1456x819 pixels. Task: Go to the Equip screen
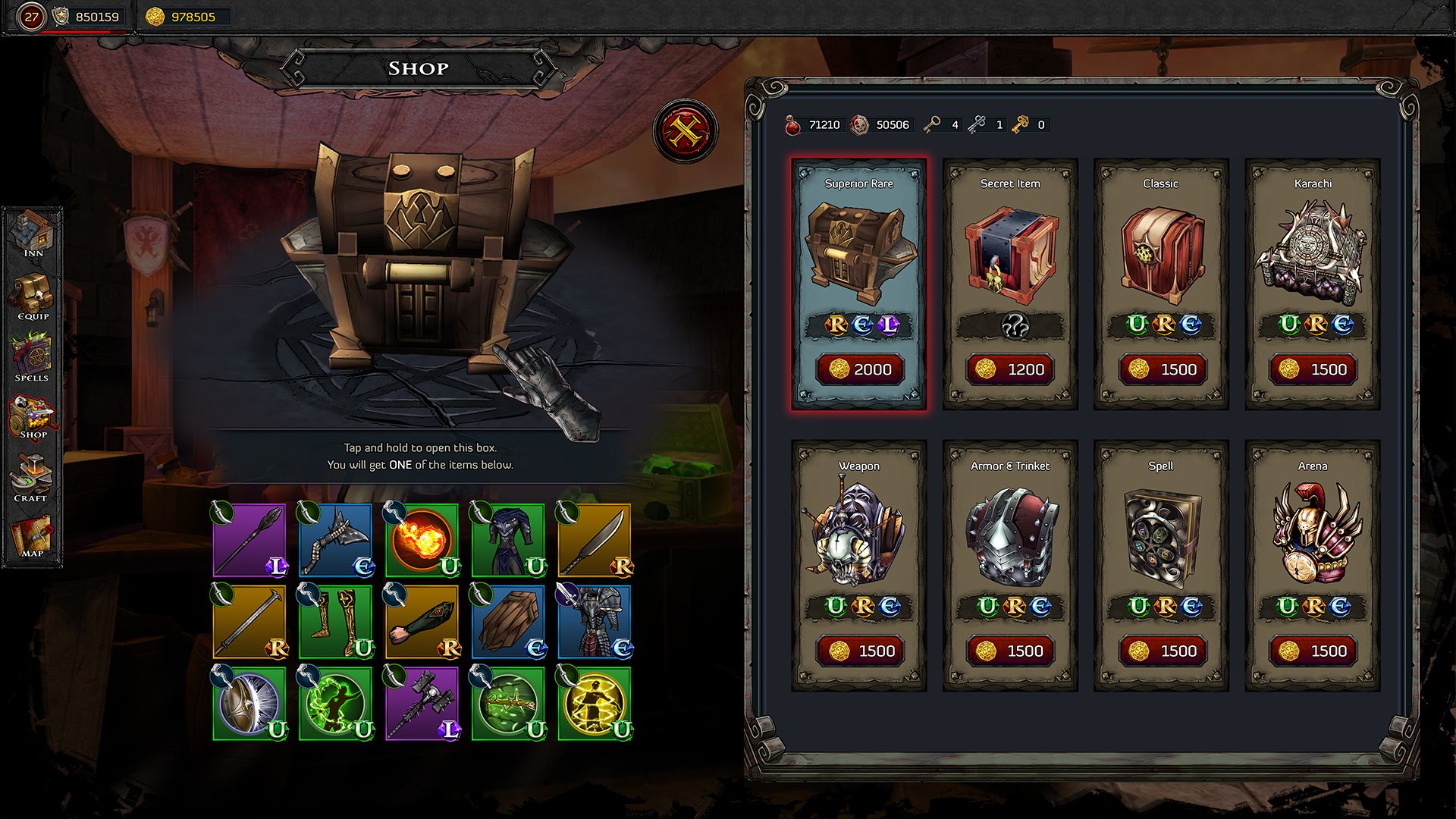point(33,297)
